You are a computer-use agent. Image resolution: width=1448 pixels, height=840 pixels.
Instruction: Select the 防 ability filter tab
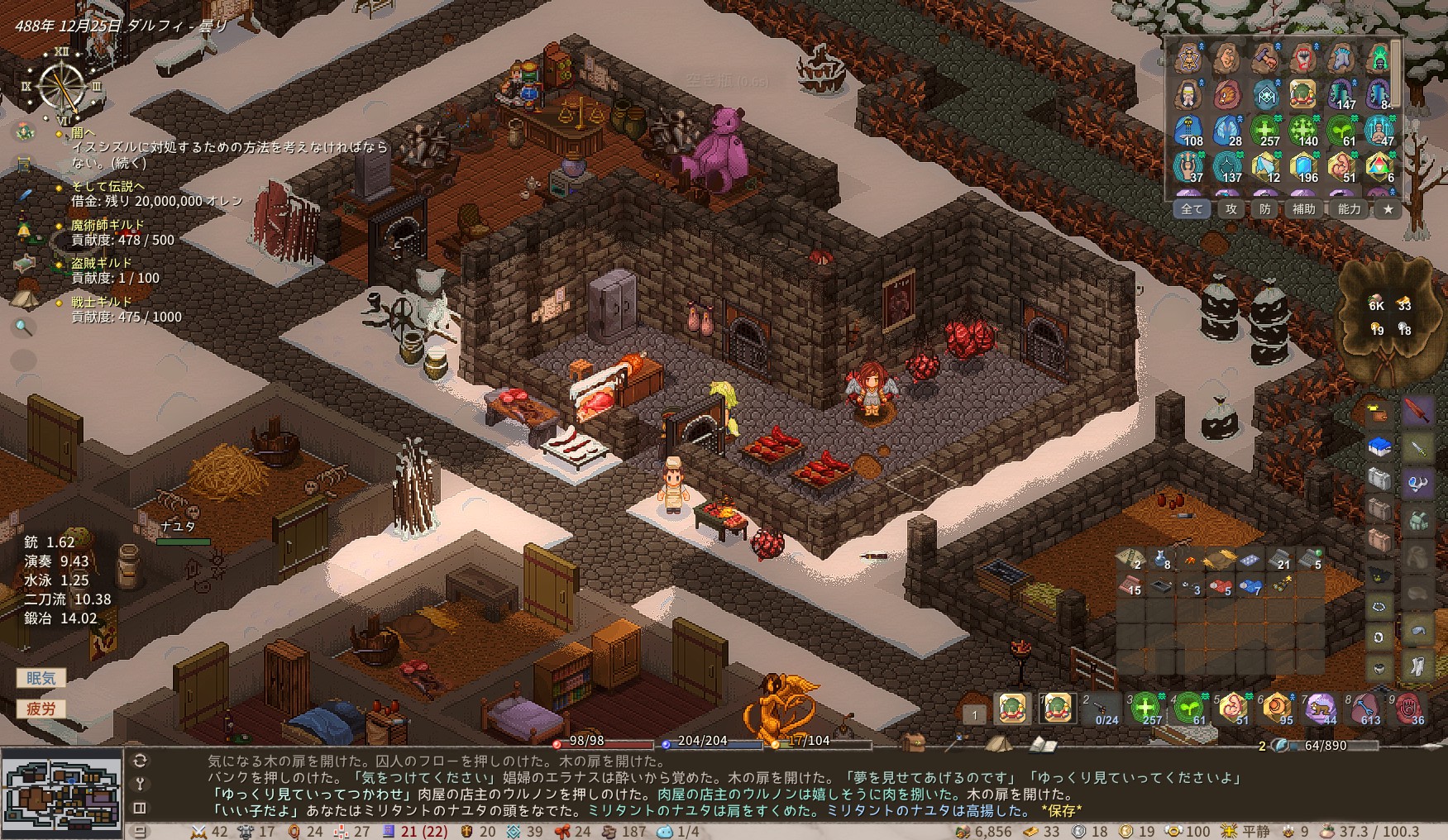tap(1265, 209)
